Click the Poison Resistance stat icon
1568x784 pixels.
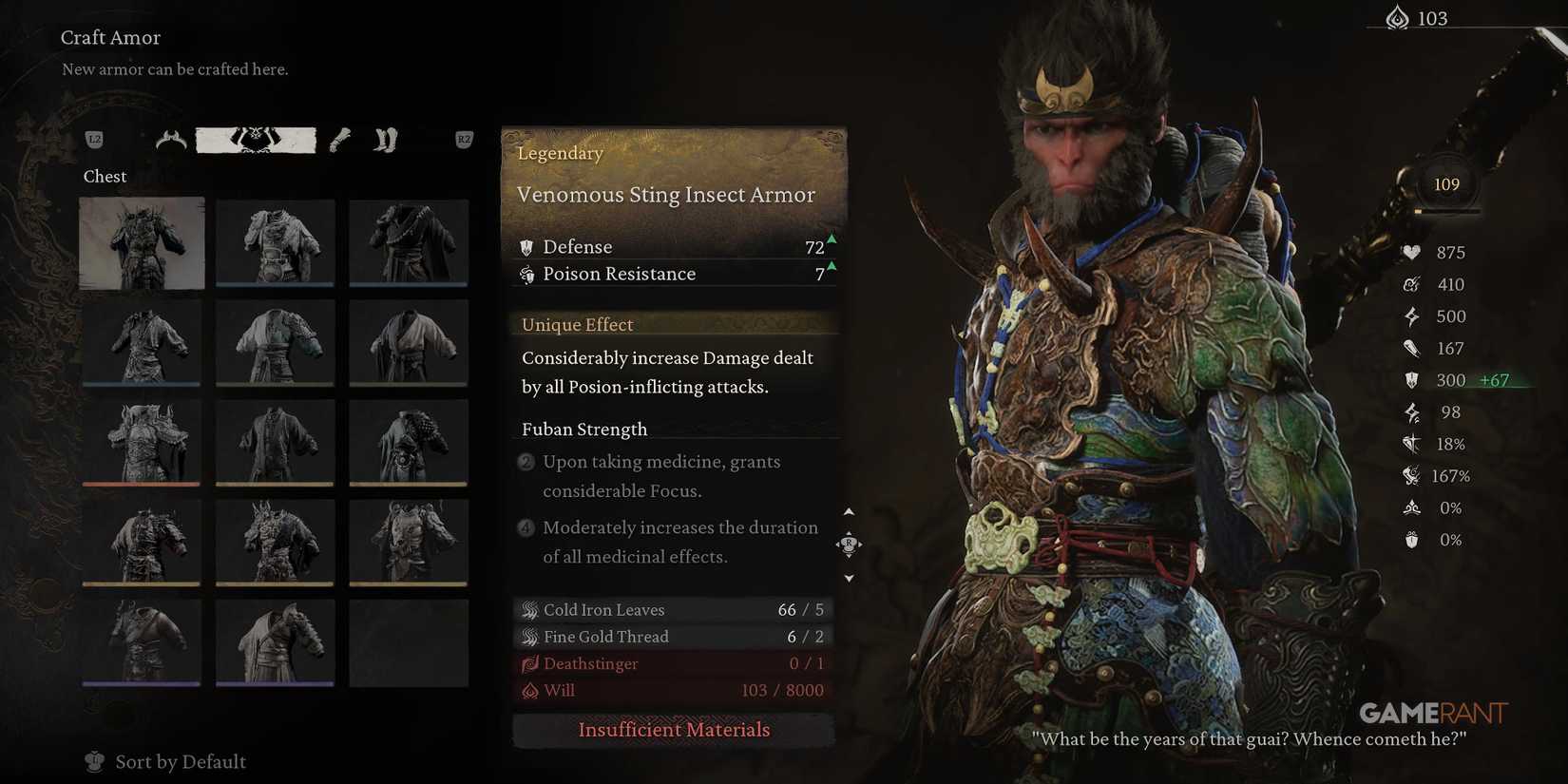tap(528, 275)
